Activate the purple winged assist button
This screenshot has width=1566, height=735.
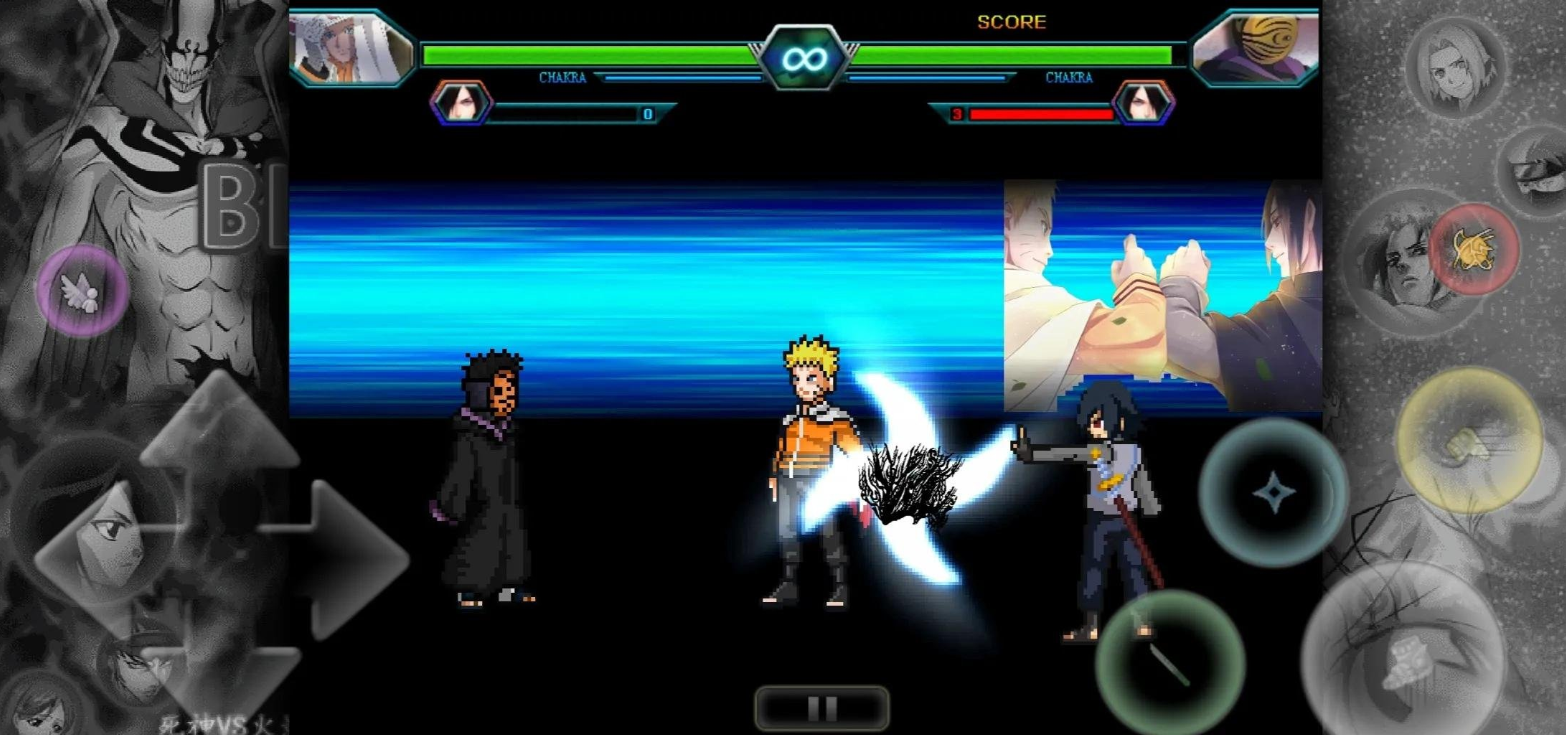coord(82,291)
